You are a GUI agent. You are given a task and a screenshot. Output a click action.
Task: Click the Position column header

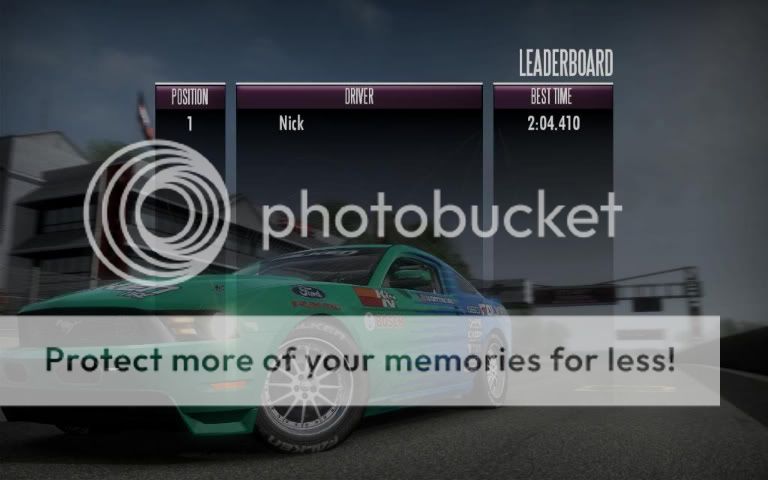[190, 97]
